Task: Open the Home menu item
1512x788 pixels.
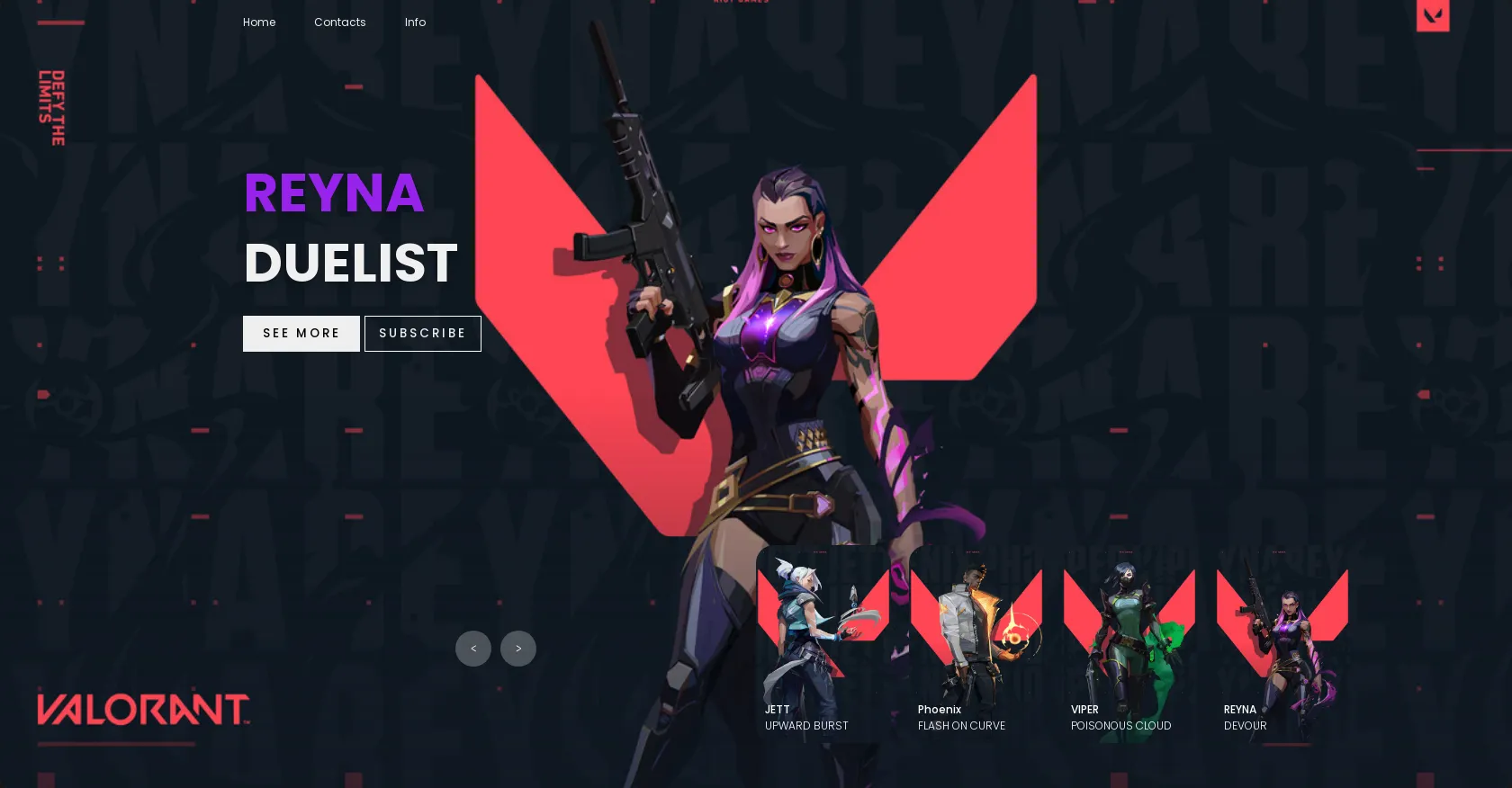Action: coord(259,22)
